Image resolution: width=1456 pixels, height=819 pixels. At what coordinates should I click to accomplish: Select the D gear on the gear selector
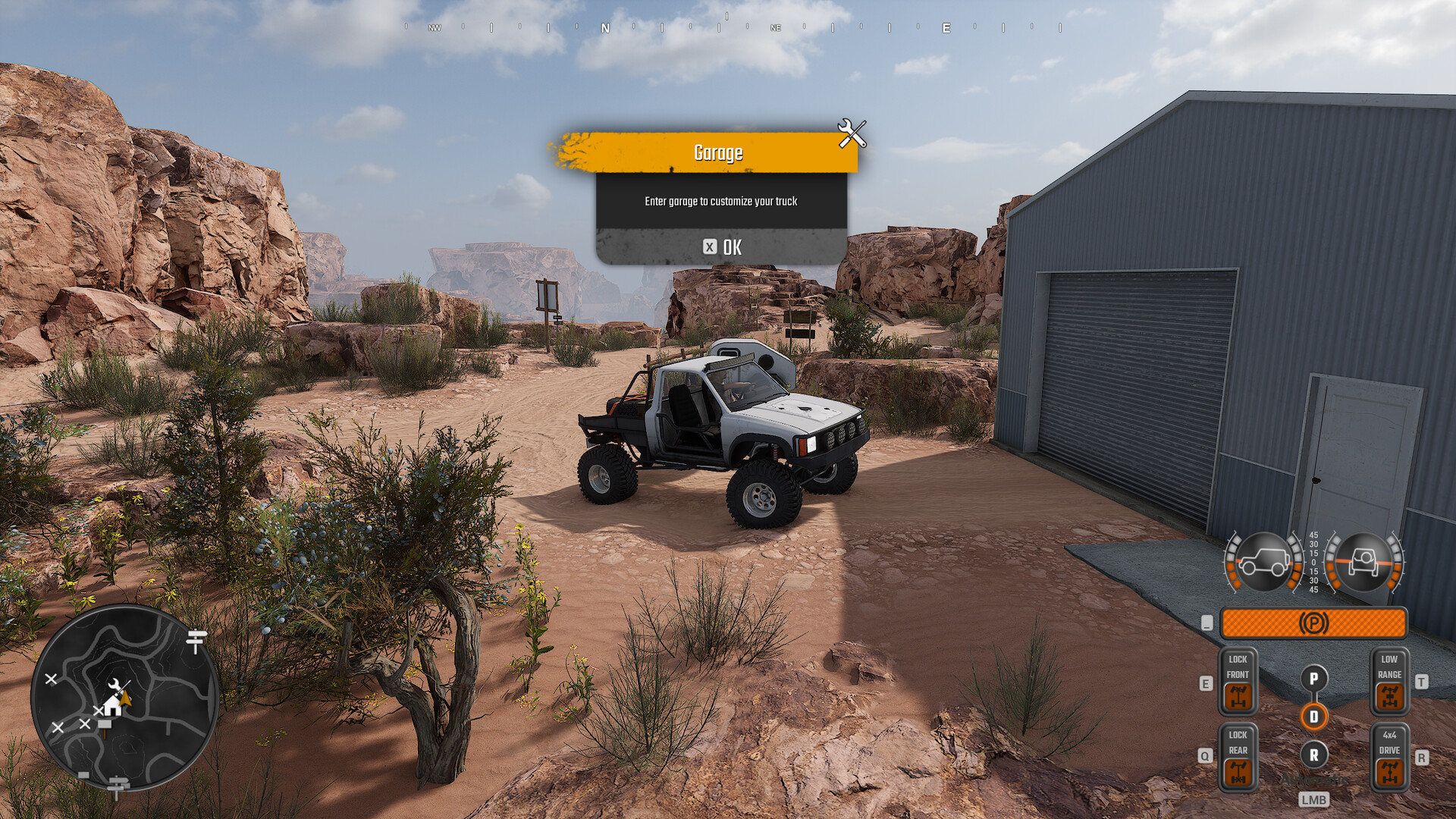click(x=1314, y=716)
